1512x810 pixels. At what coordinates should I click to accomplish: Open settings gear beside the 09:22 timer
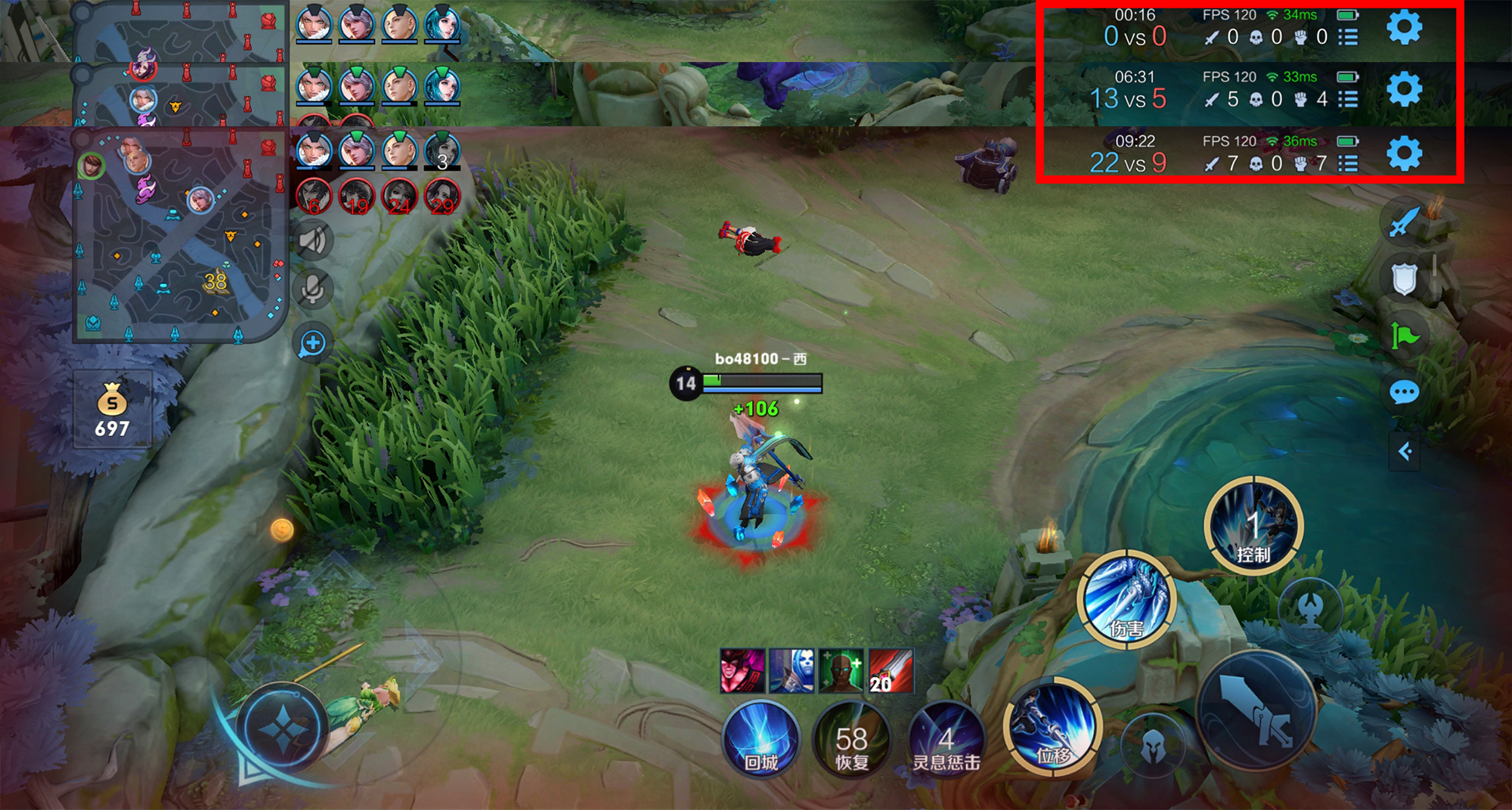1404,154
